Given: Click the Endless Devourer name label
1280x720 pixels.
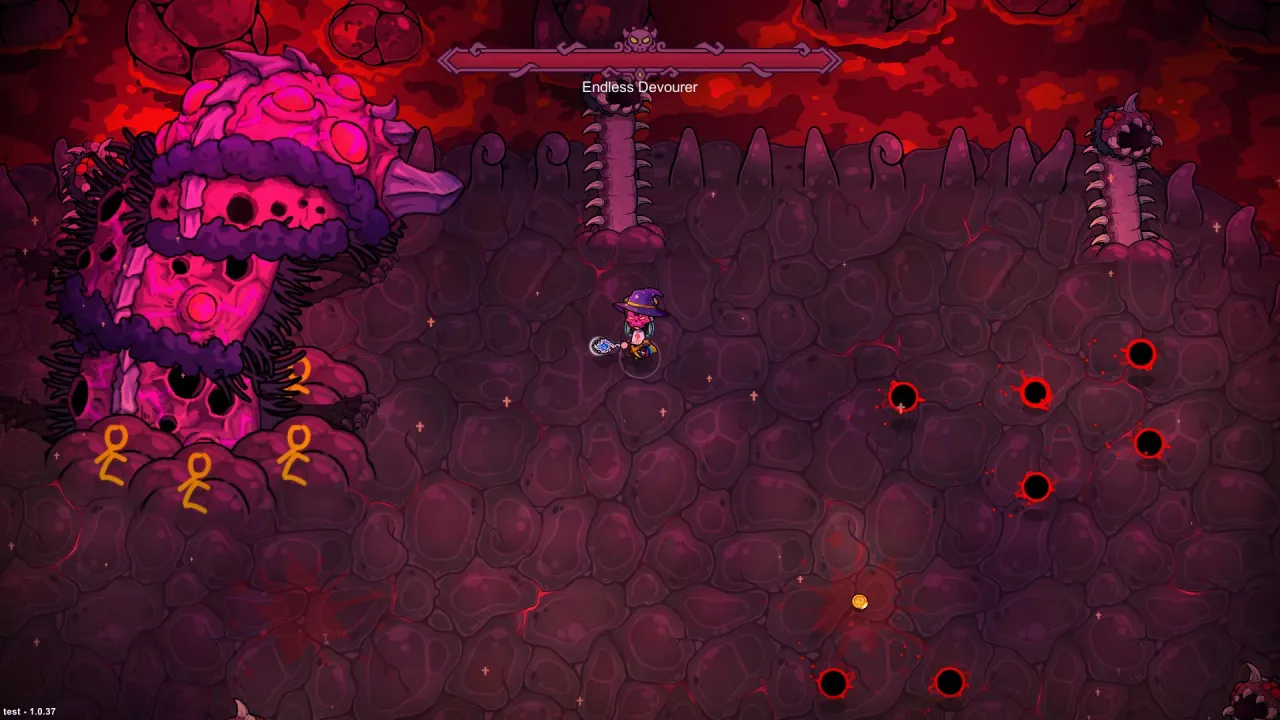Looking at the screenshot, I should tap(641, 87).
